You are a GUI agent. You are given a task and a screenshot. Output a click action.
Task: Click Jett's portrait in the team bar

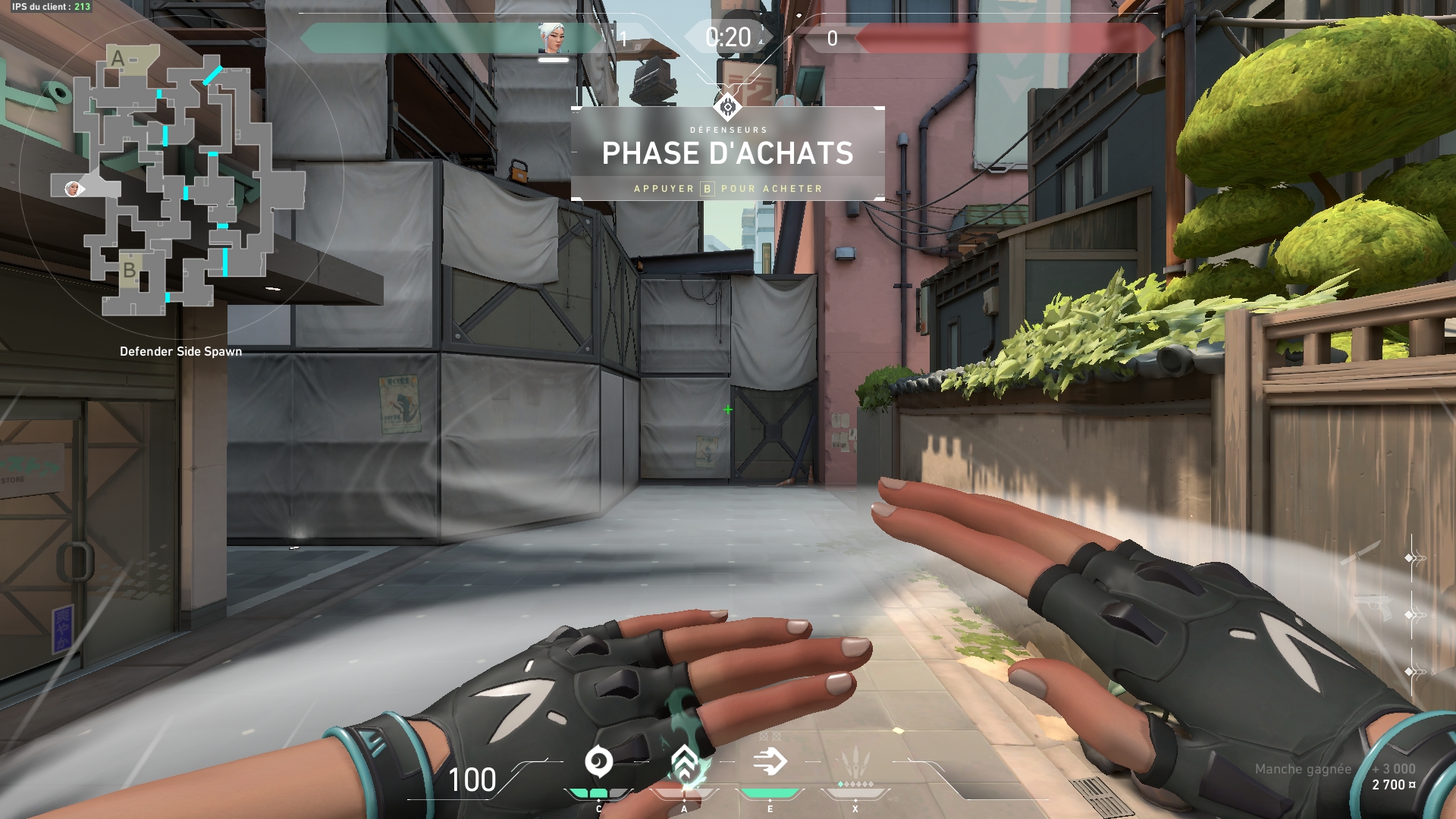pyautogui.click(x=553, y=39)
